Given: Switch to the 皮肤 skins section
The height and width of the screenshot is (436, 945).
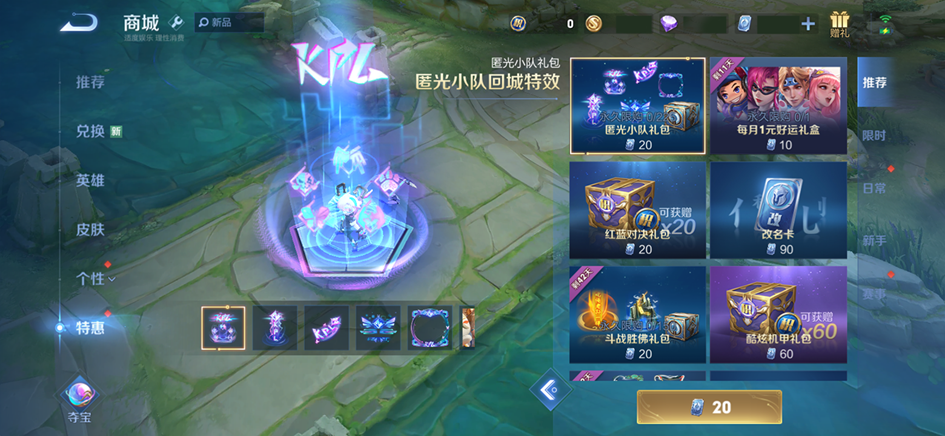Looking at the screenshot, I should point(90,229).
